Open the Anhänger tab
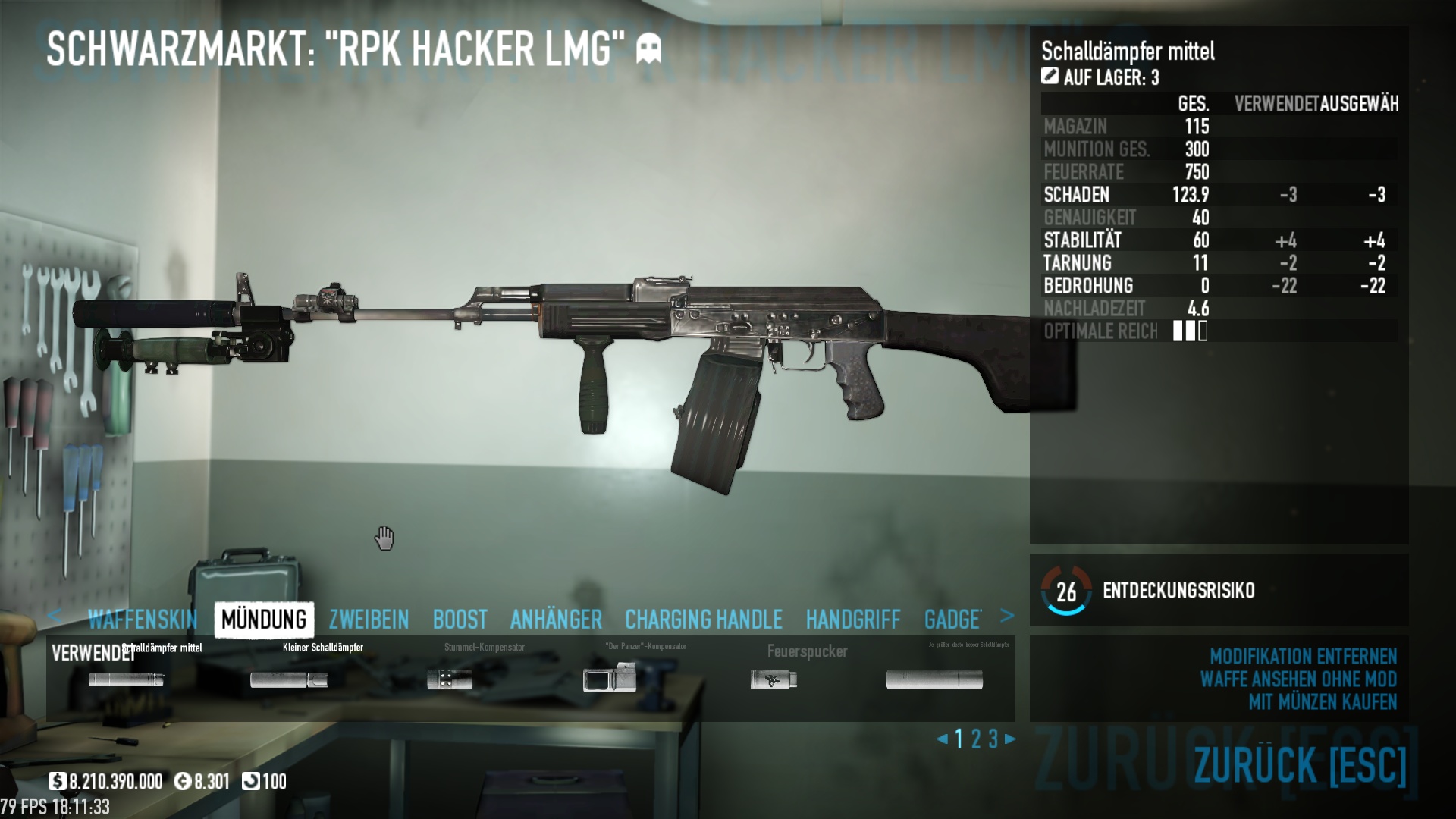 (556, 620)
